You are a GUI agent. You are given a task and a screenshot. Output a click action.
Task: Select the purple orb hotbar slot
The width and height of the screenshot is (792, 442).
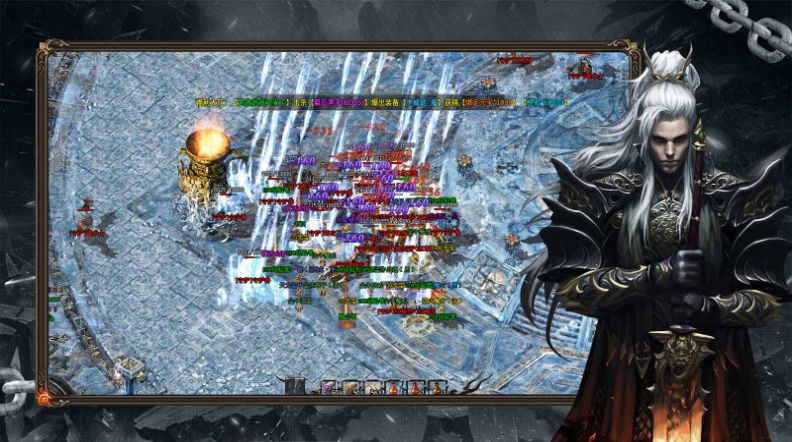coord(328,388)
